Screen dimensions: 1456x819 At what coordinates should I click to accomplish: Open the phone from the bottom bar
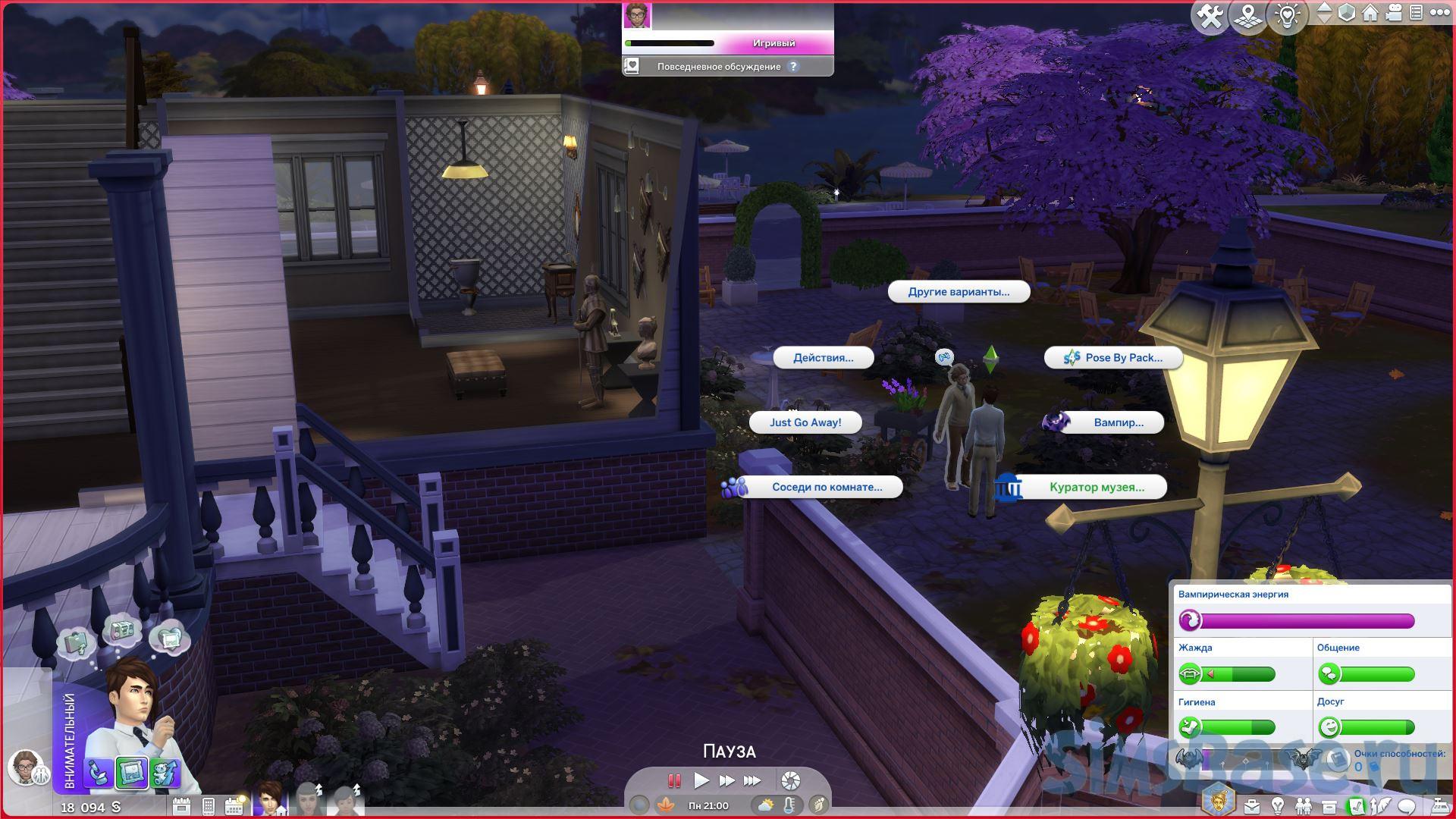click(x=208, y=806)
